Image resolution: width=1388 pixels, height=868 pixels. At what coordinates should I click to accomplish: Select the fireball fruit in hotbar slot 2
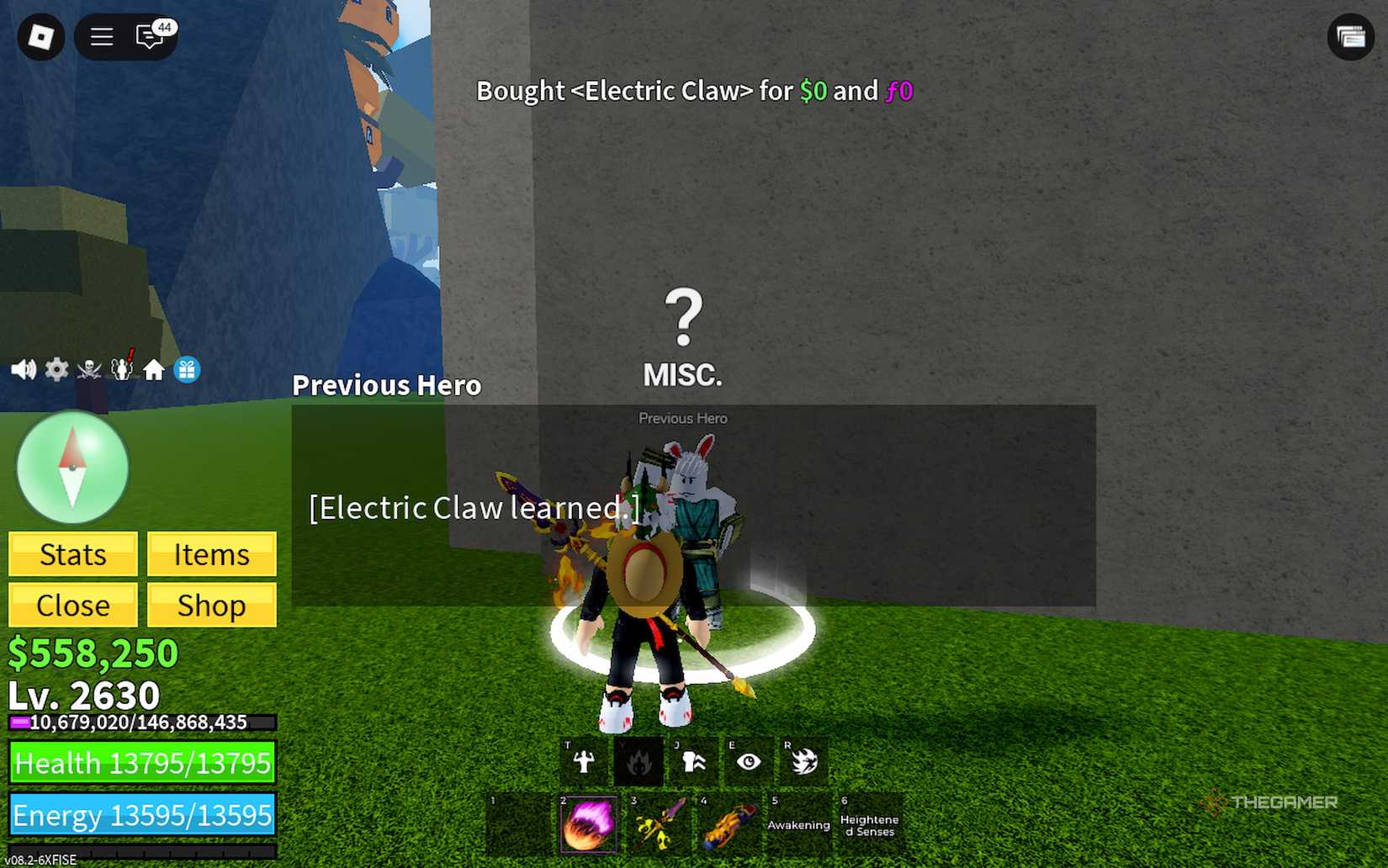[x=588, y=822]
